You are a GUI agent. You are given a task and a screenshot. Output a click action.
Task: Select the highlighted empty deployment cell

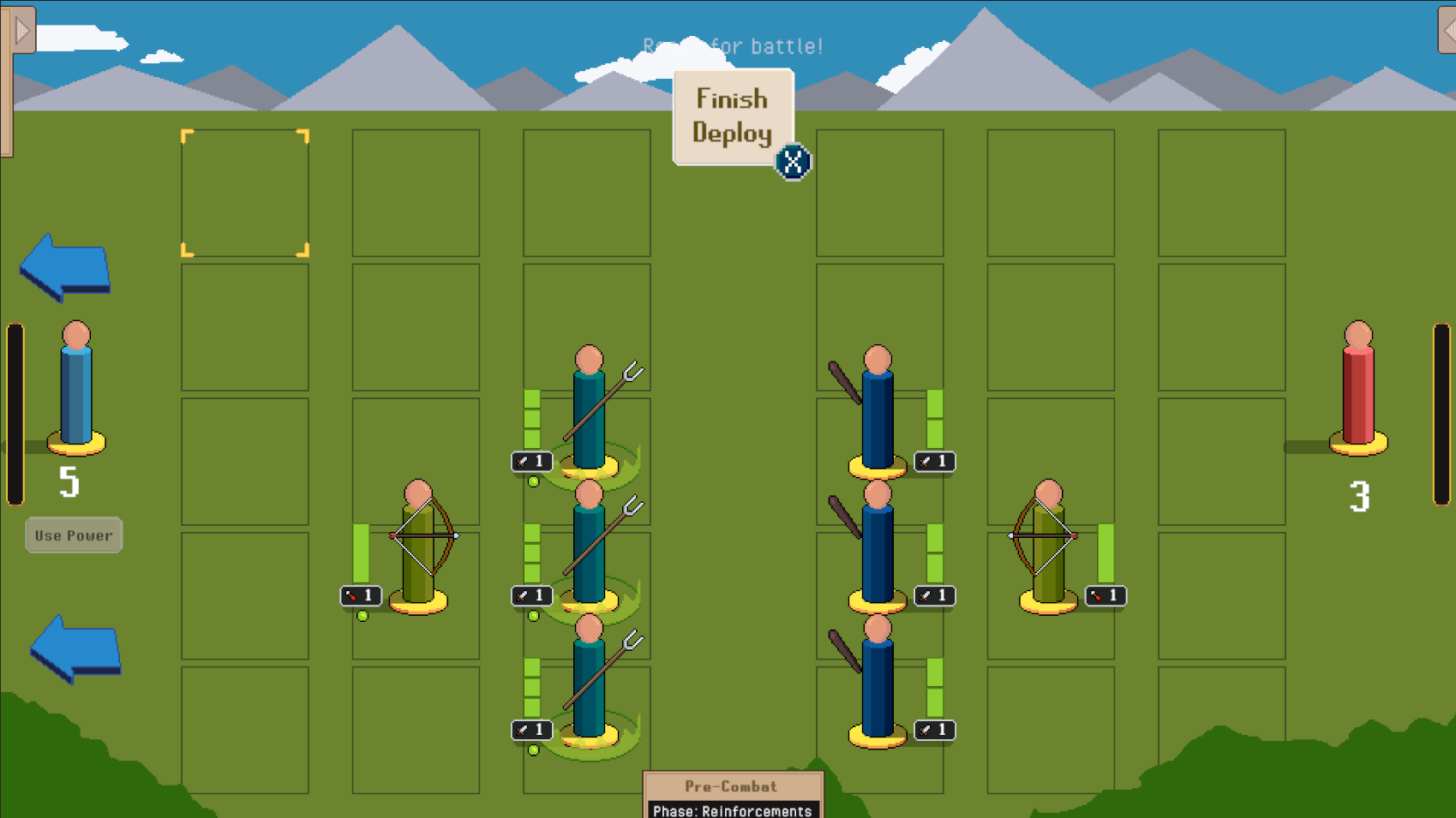tap(245, 192)
